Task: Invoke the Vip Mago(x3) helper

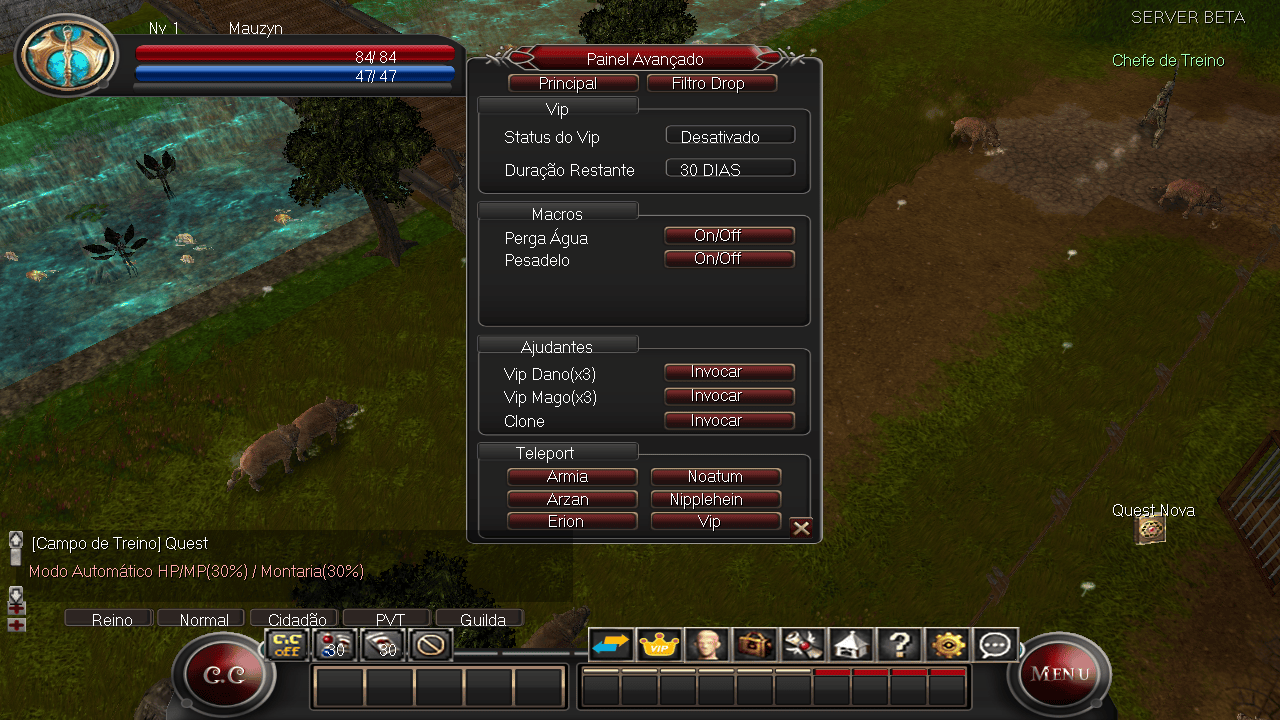Action: pos(729,396)
